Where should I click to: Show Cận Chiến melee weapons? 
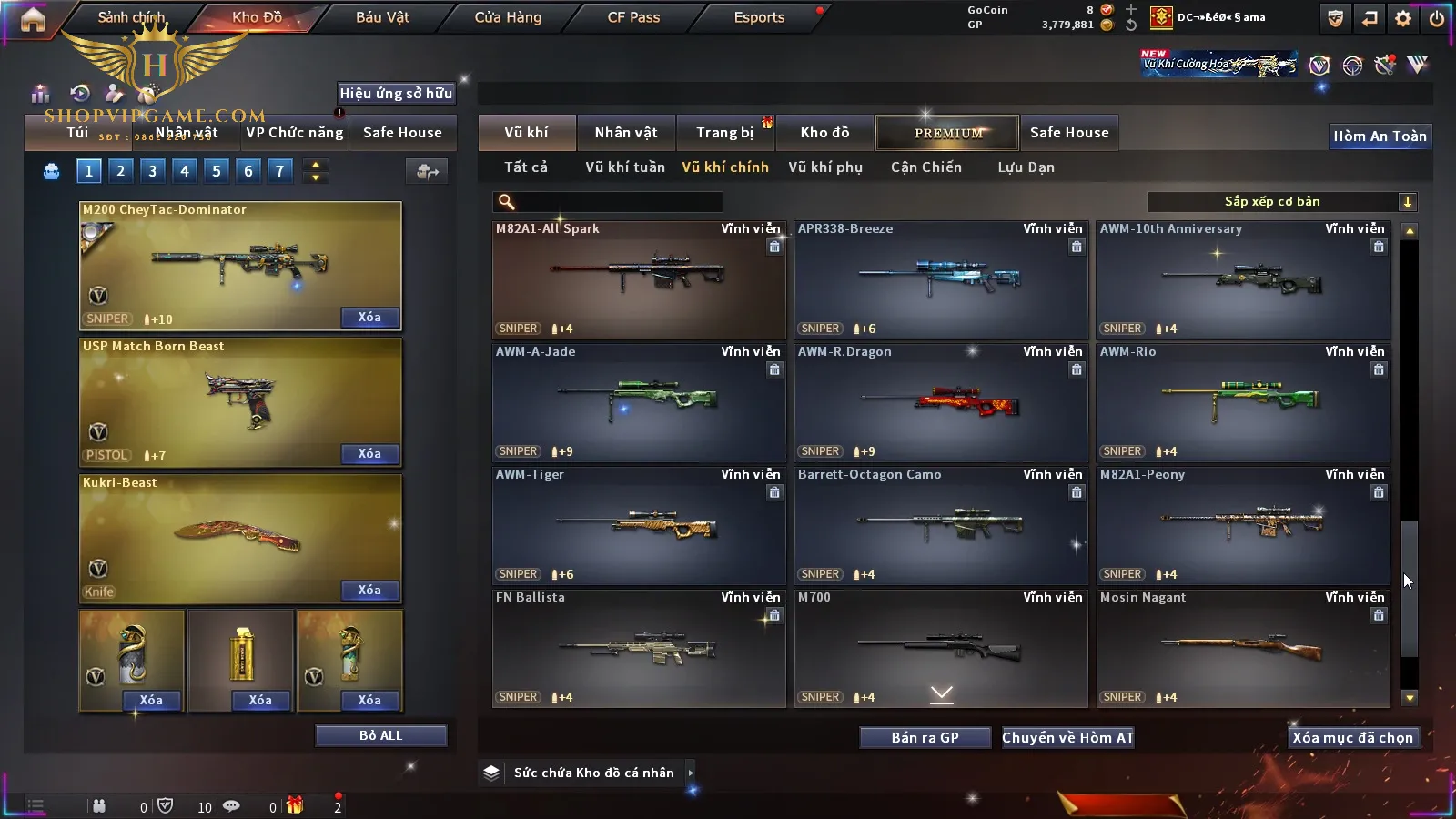[x=926, y=167]
